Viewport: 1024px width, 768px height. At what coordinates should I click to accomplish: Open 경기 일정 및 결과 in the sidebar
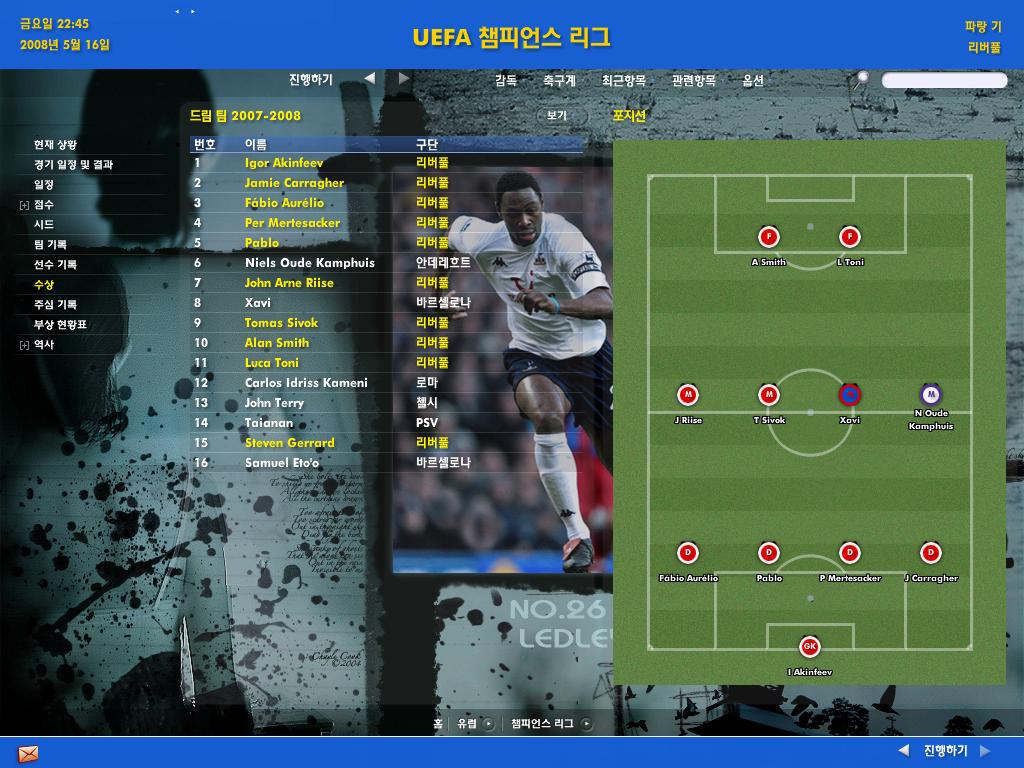[x=73, y=165]
